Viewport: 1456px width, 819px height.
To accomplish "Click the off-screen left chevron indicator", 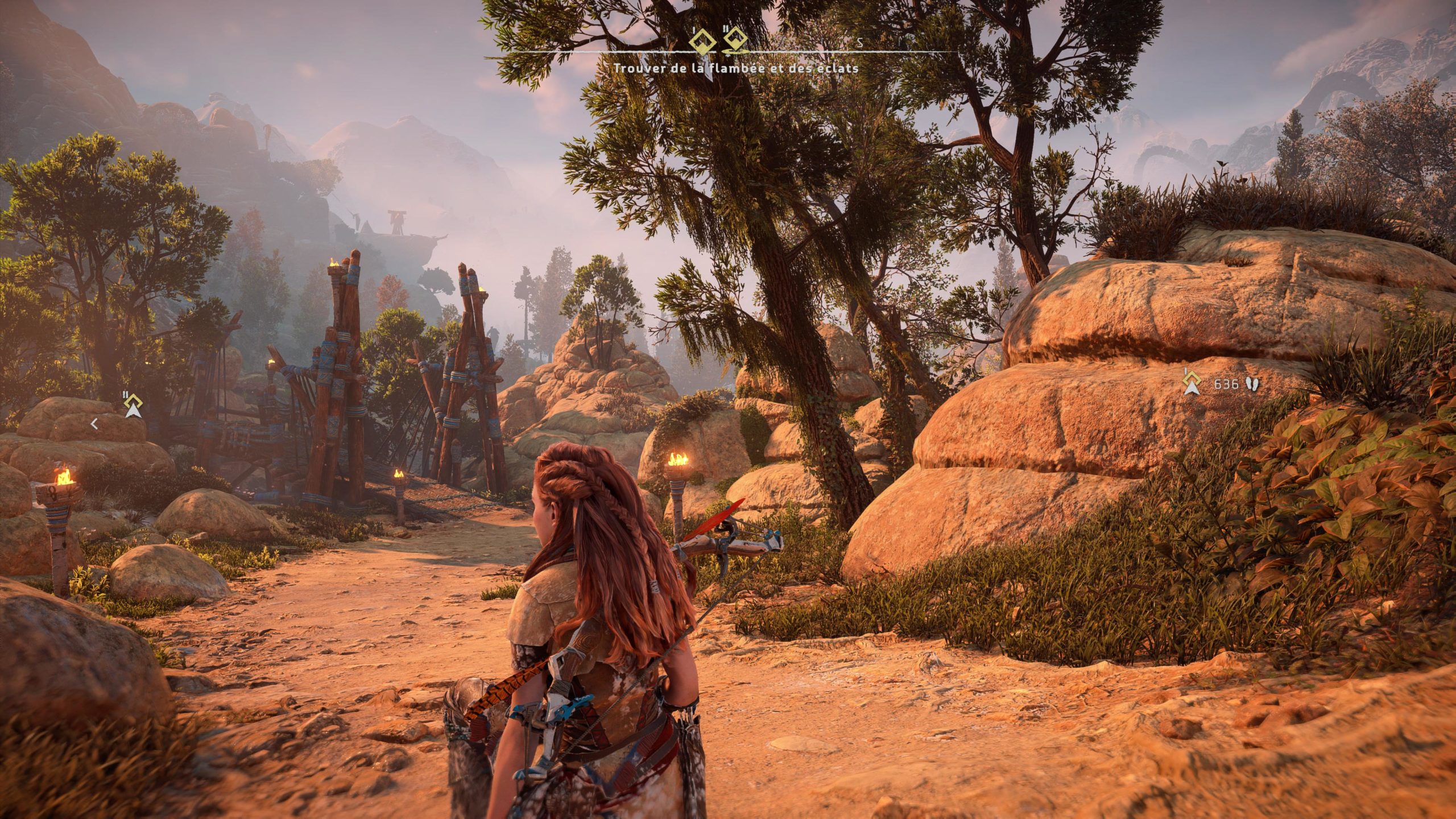I will (x=95, y=423).
